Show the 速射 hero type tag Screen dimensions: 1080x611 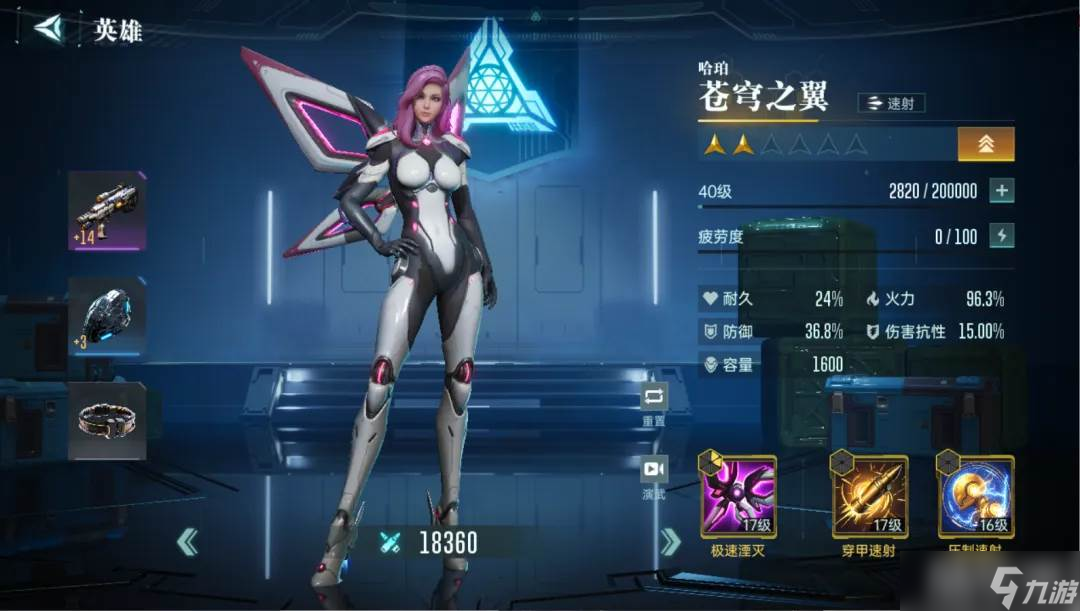click(x=890, y=103)
